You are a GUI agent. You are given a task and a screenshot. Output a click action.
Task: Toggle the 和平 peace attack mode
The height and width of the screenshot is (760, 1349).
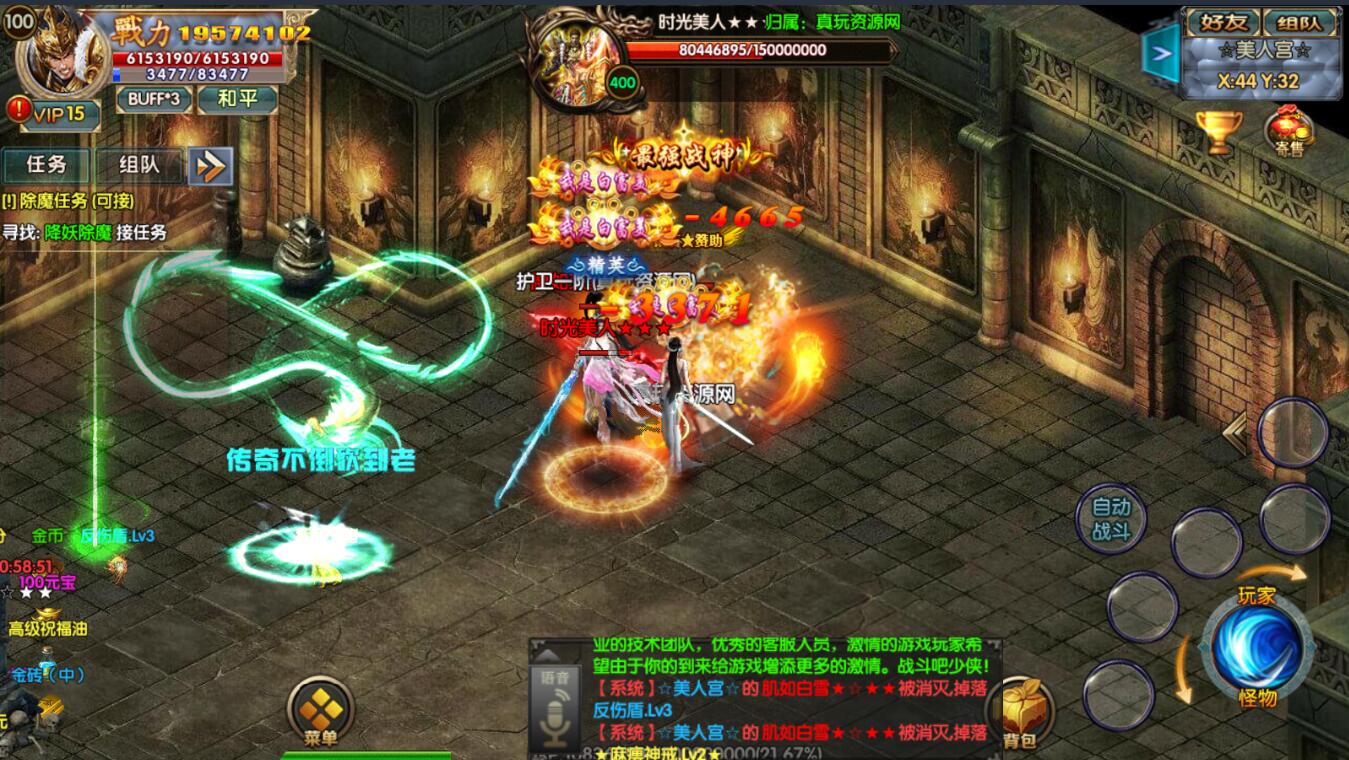[x=237, y=100]
